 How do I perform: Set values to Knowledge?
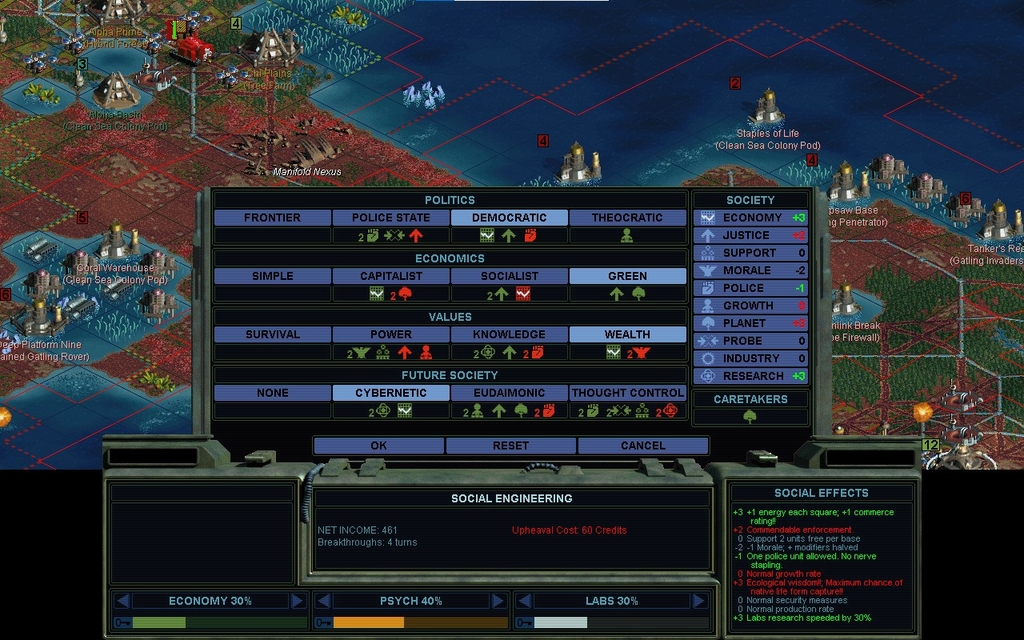[x=509, y=334]
